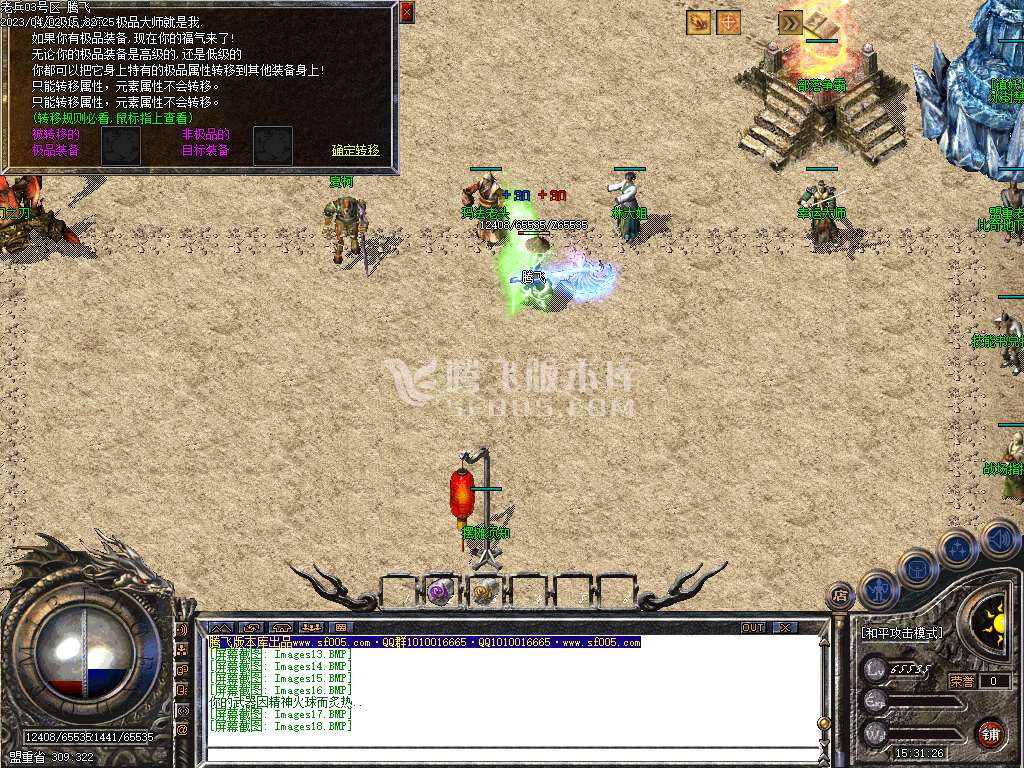The width and height of the screenshot is (1024, 768).
Task: Use the golden scroll belt item
Action: pos(485,591)
